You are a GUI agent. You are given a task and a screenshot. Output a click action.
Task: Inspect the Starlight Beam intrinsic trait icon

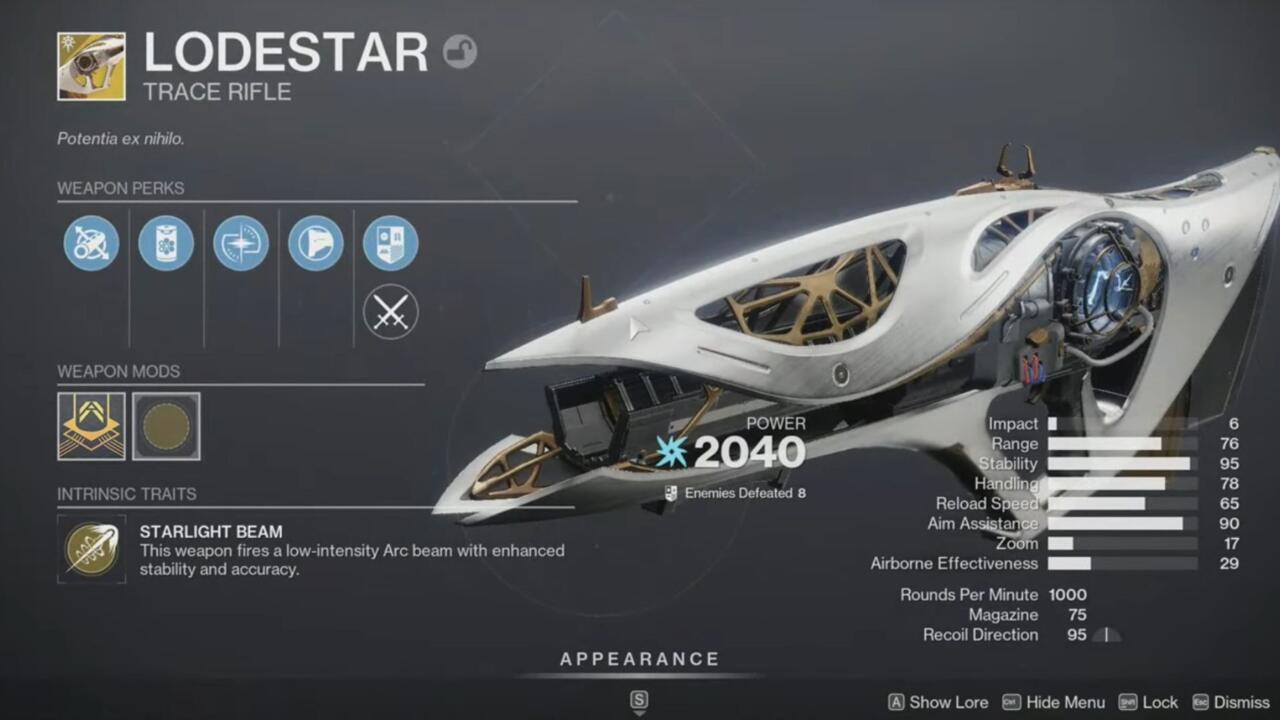click(x=91, y=548)
